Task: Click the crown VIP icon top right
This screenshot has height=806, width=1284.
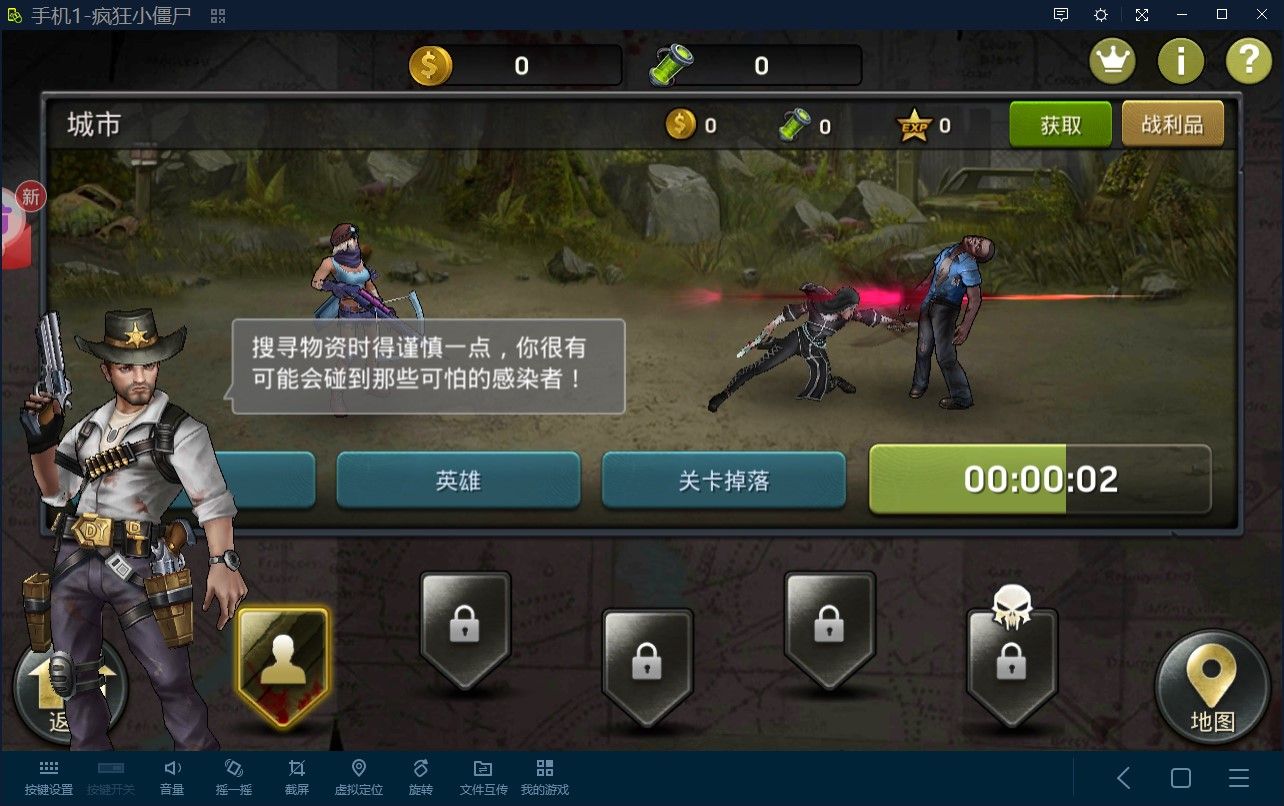Action: tap(1112, 60)
